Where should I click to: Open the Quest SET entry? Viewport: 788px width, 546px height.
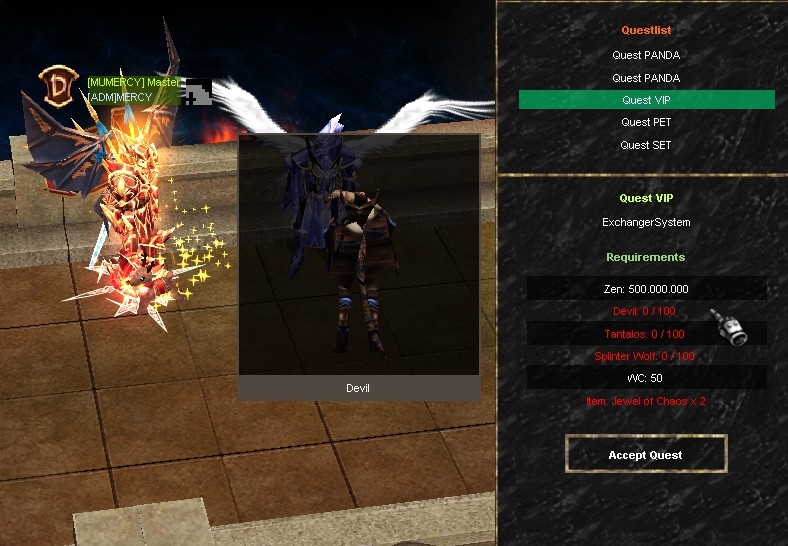646,145
